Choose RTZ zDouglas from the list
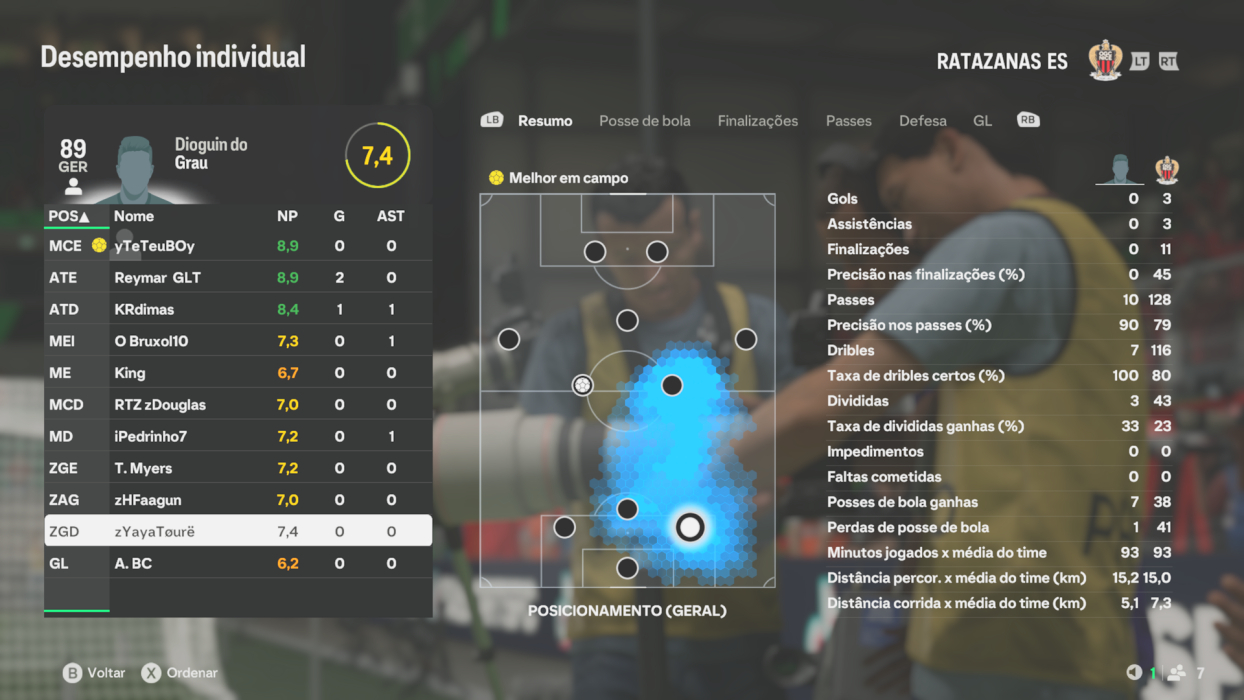Viewport: 1244px width, 700px height. pyautogui.click(x=238, y=405)
